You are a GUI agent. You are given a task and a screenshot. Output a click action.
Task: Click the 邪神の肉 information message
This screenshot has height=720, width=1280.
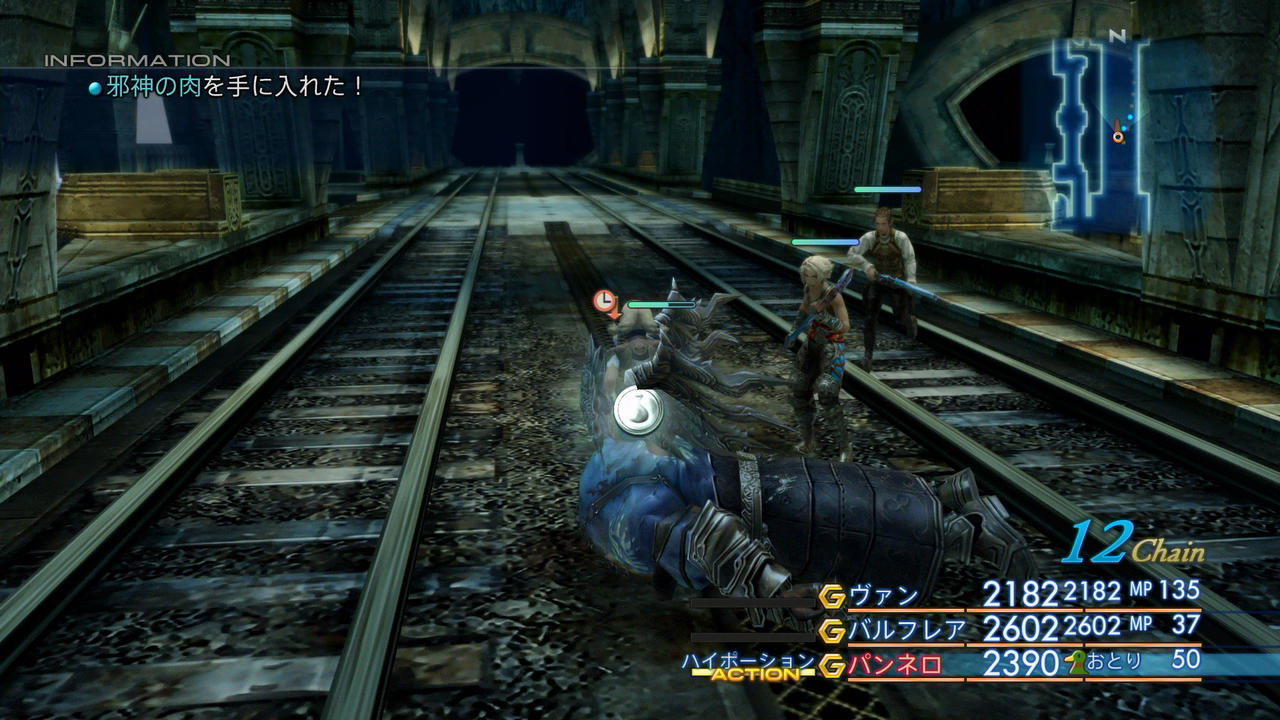coord(236,87)
